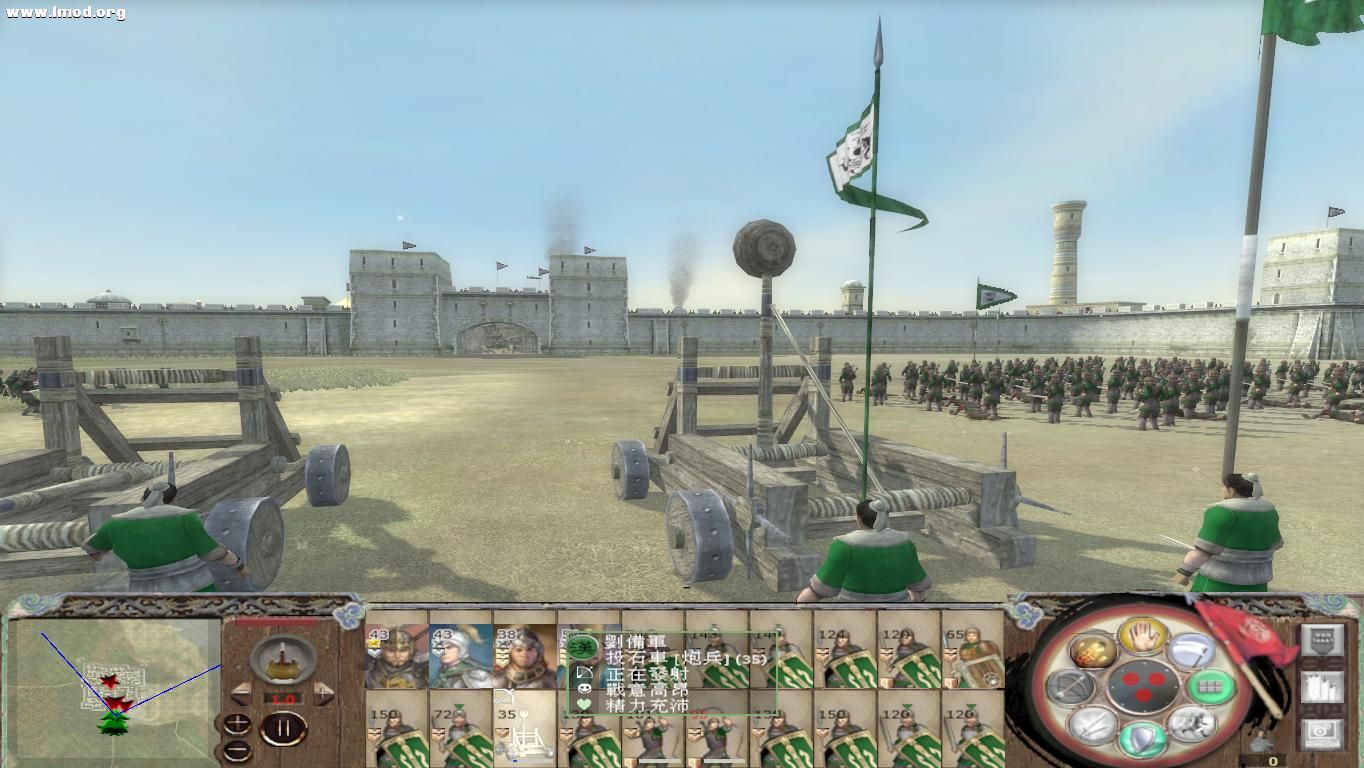Zoom out the radar map with the minus button

pos(239,750)
